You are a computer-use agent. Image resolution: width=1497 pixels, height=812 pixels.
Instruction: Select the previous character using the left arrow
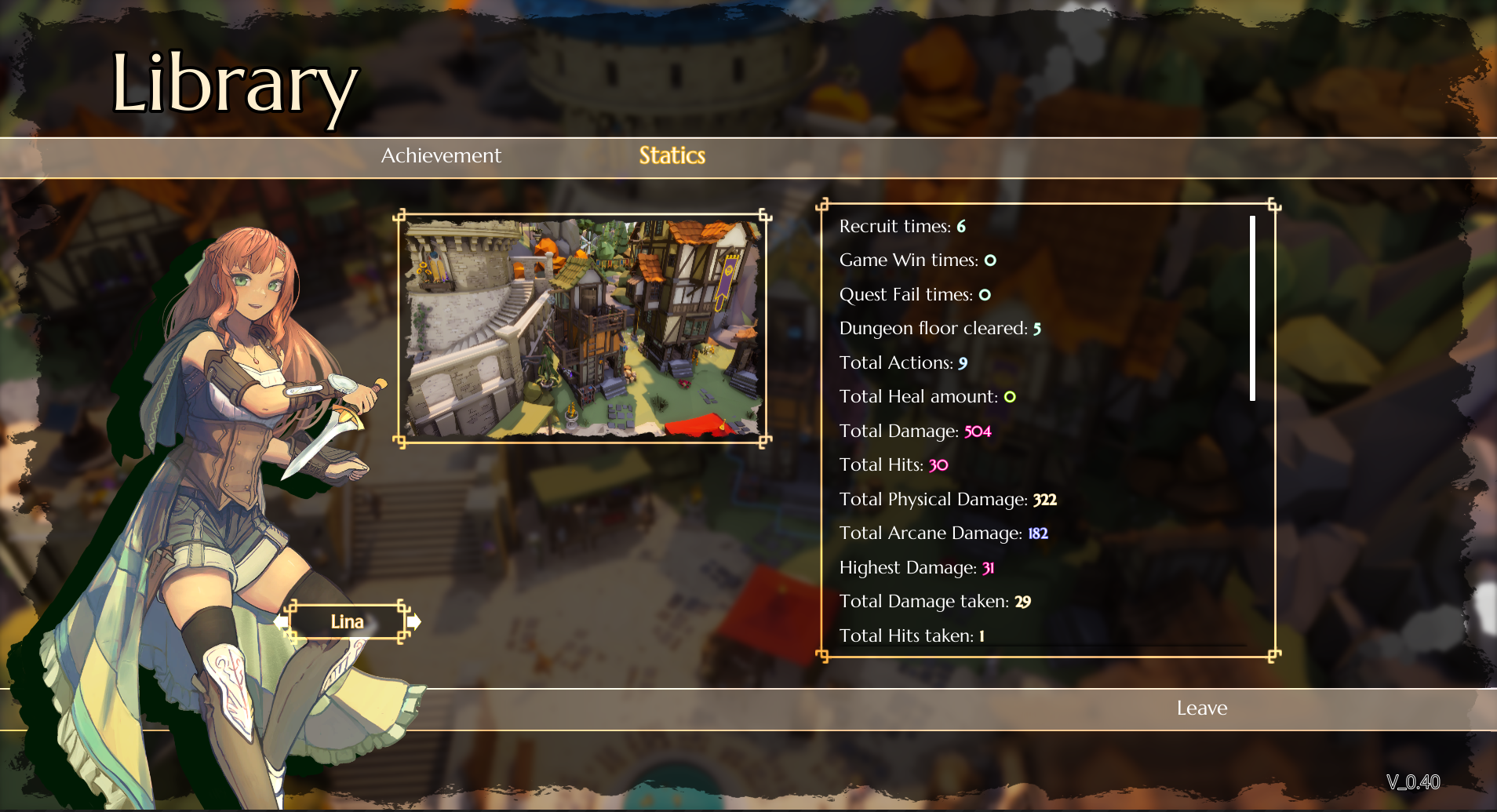(282, 621)
